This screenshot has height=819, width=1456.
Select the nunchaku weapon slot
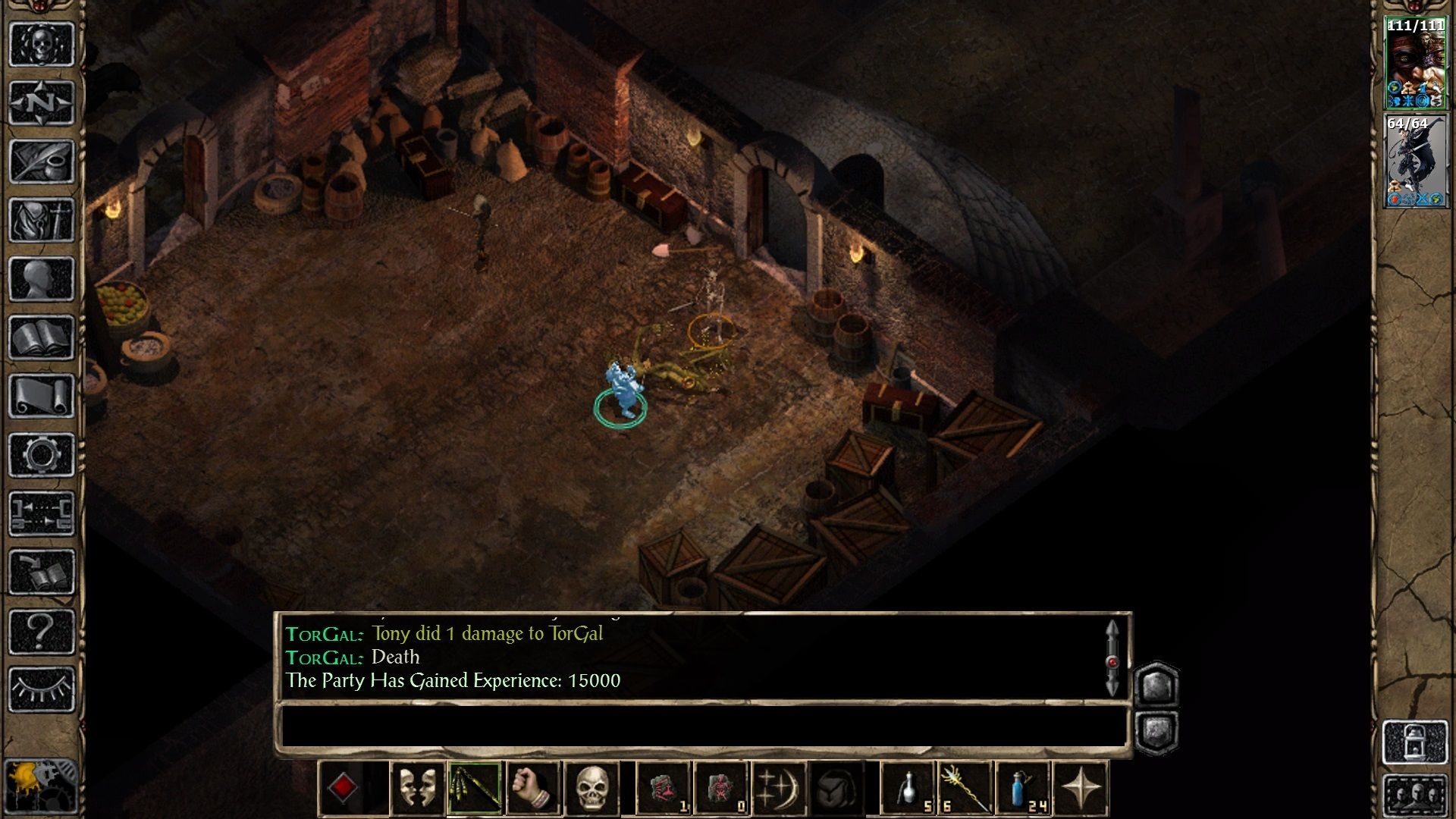pyautogui.click(x=475, y=788)
